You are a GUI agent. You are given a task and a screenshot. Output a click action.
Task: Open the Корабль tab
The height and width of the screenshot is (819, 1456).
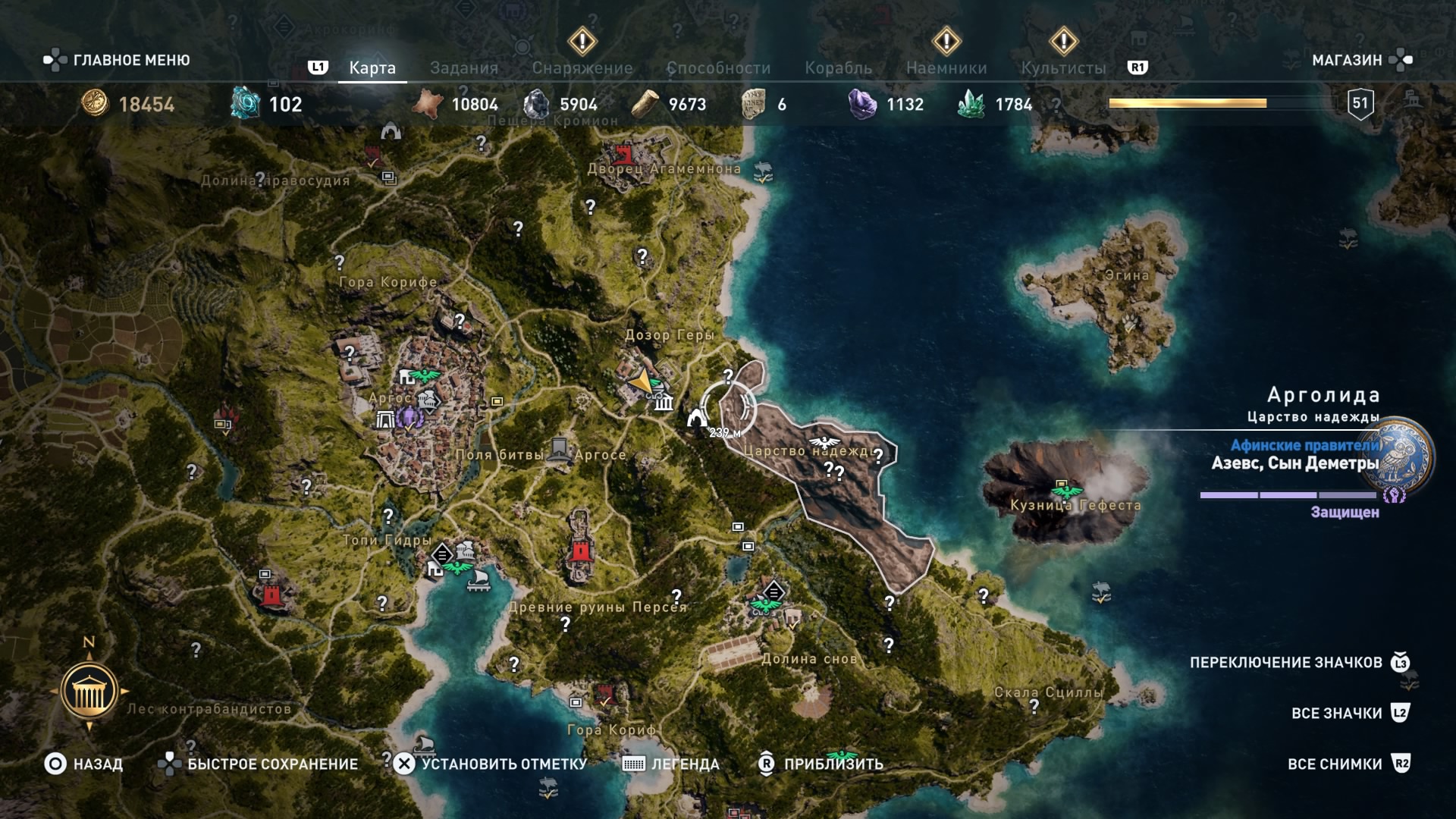[838, 68]
